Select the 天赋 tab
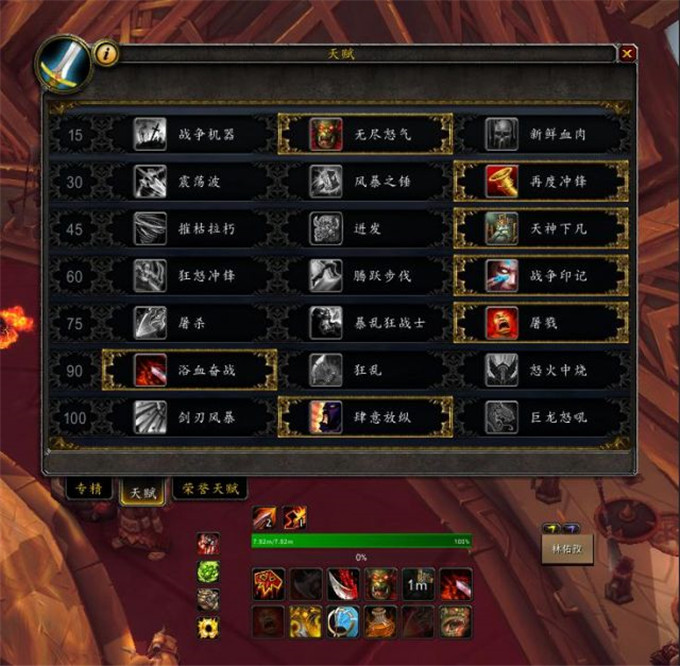Image resolution: width=680 pixels, height=666 pixels. (141, 491)
